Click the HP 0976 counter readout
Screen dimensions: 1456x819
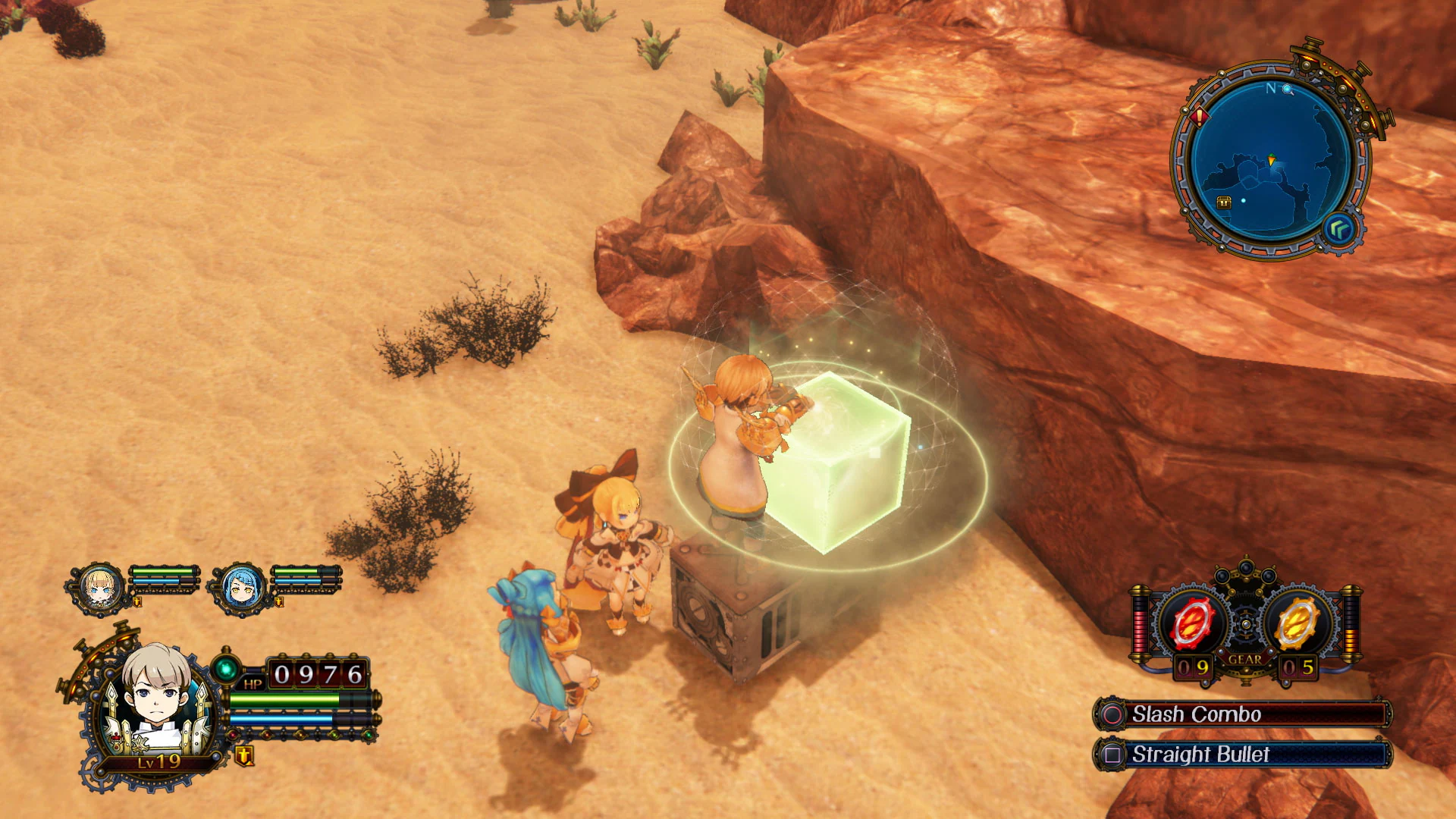pos(316,672)
